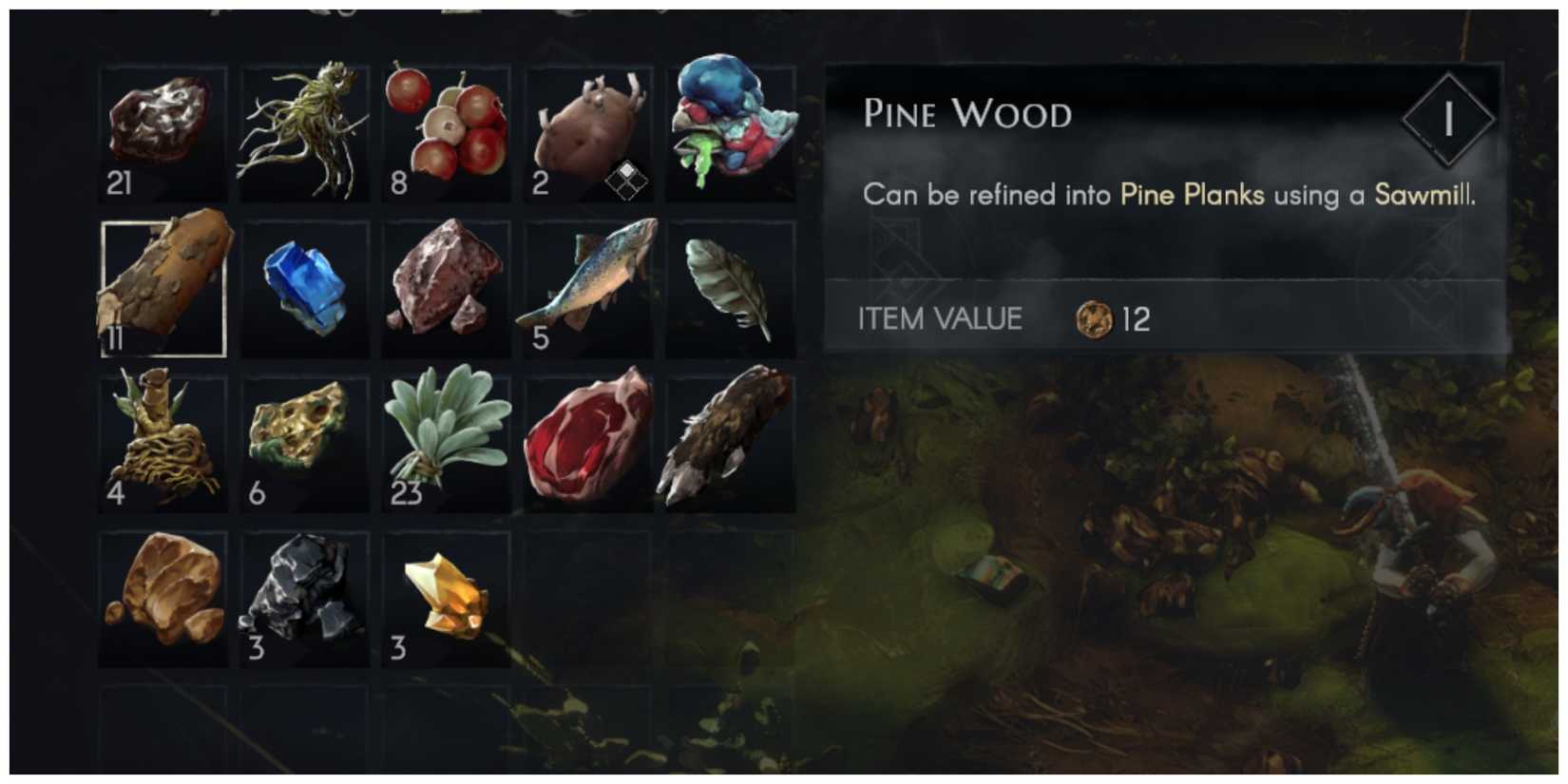Click the gold-flecked stone stack of 6
Screen dimensions: 1568x784
(x=304, y=442)
